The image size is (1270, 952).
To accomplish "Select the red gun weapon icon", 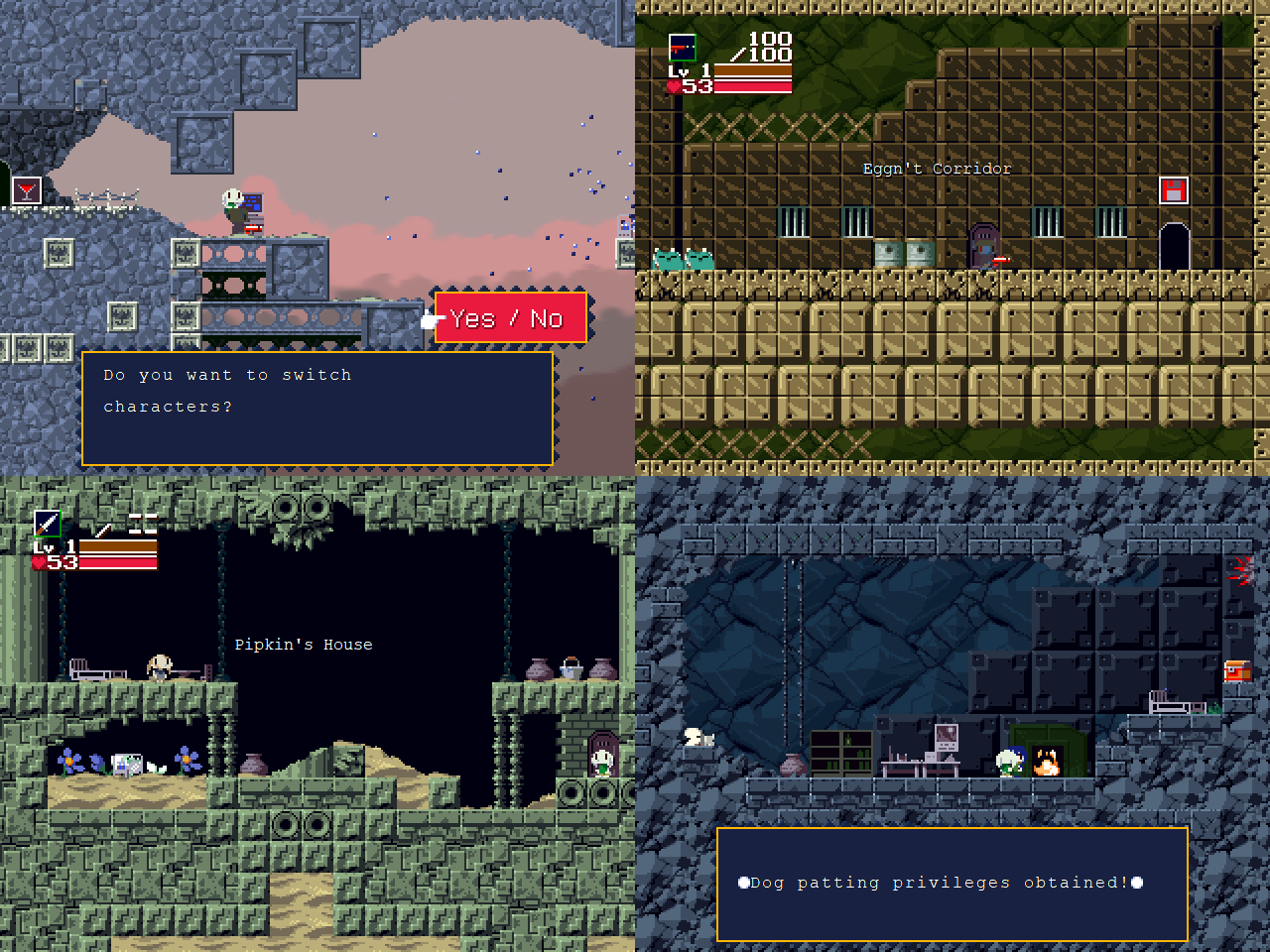I will pyautogui.click(x=682, y=47).
